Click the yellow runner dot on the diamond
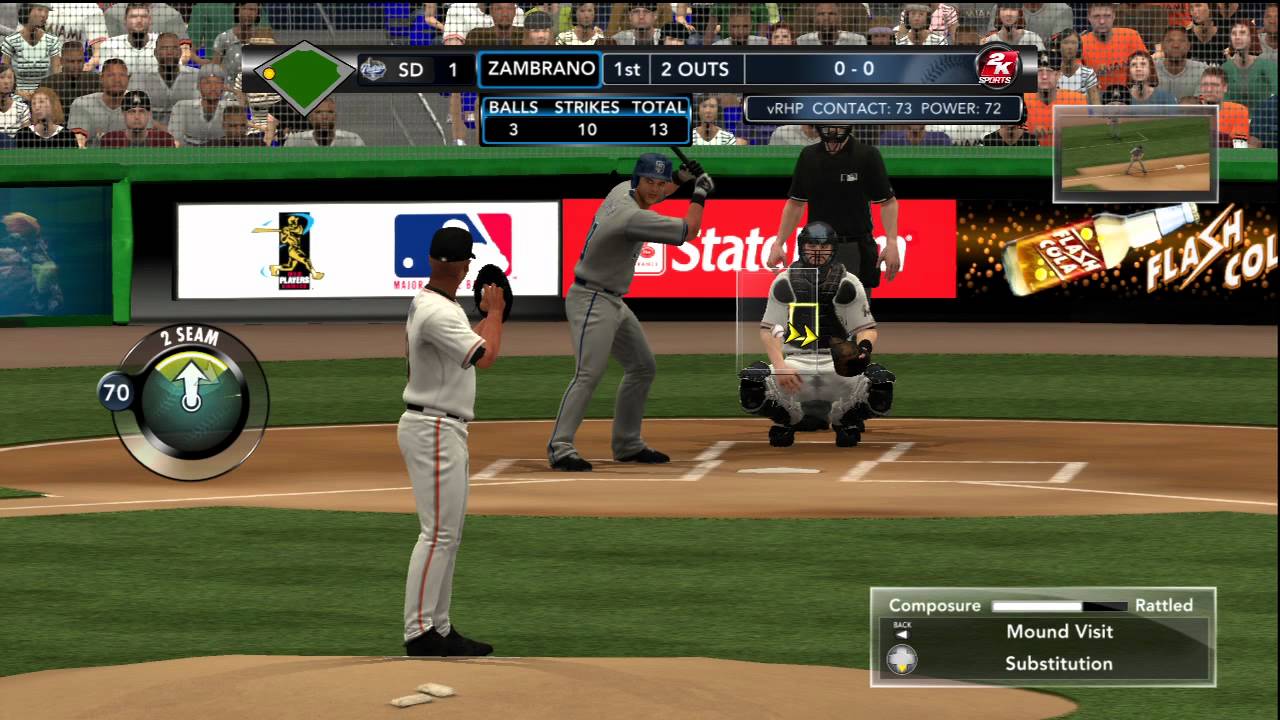1280x720 pixels. tap(267, 75)
